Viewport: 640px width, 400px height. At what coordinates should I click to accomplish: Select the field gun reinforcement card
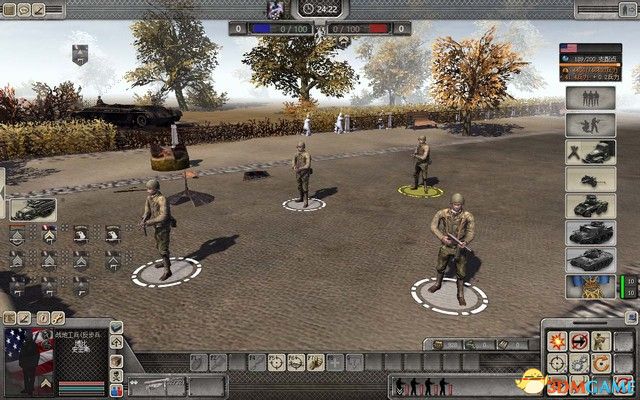590,180
